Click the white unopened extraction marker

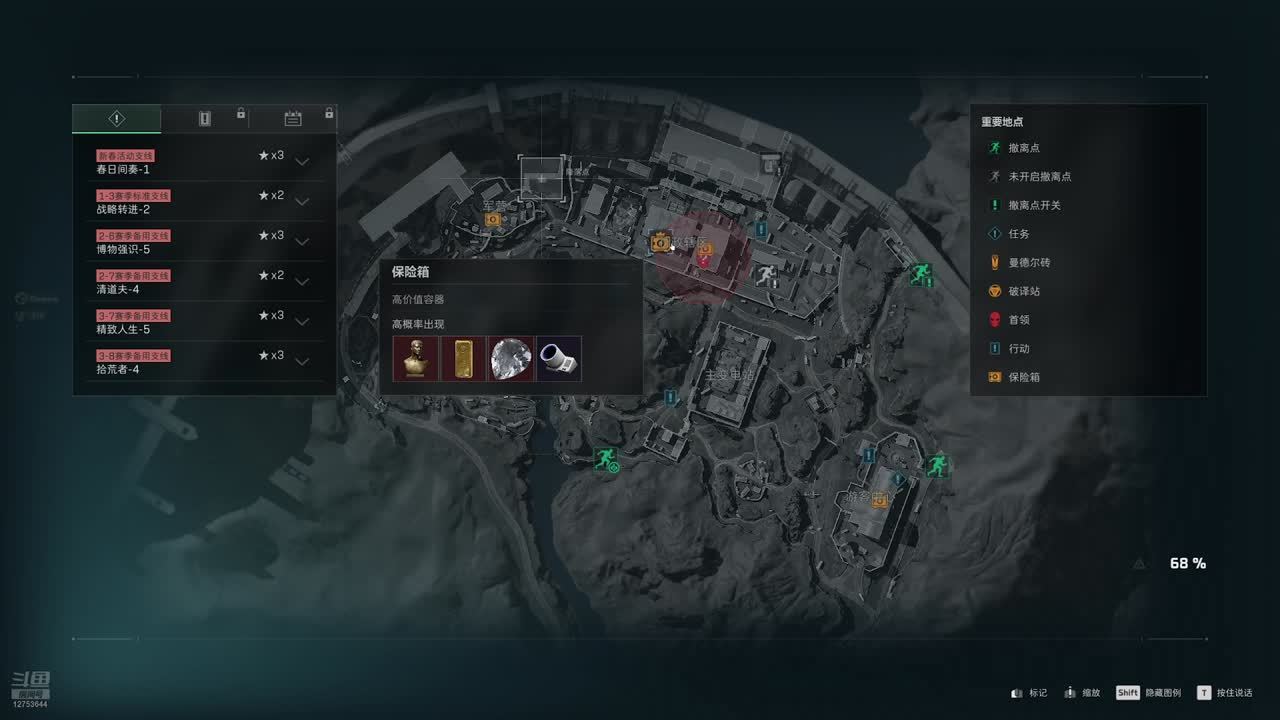766,274
